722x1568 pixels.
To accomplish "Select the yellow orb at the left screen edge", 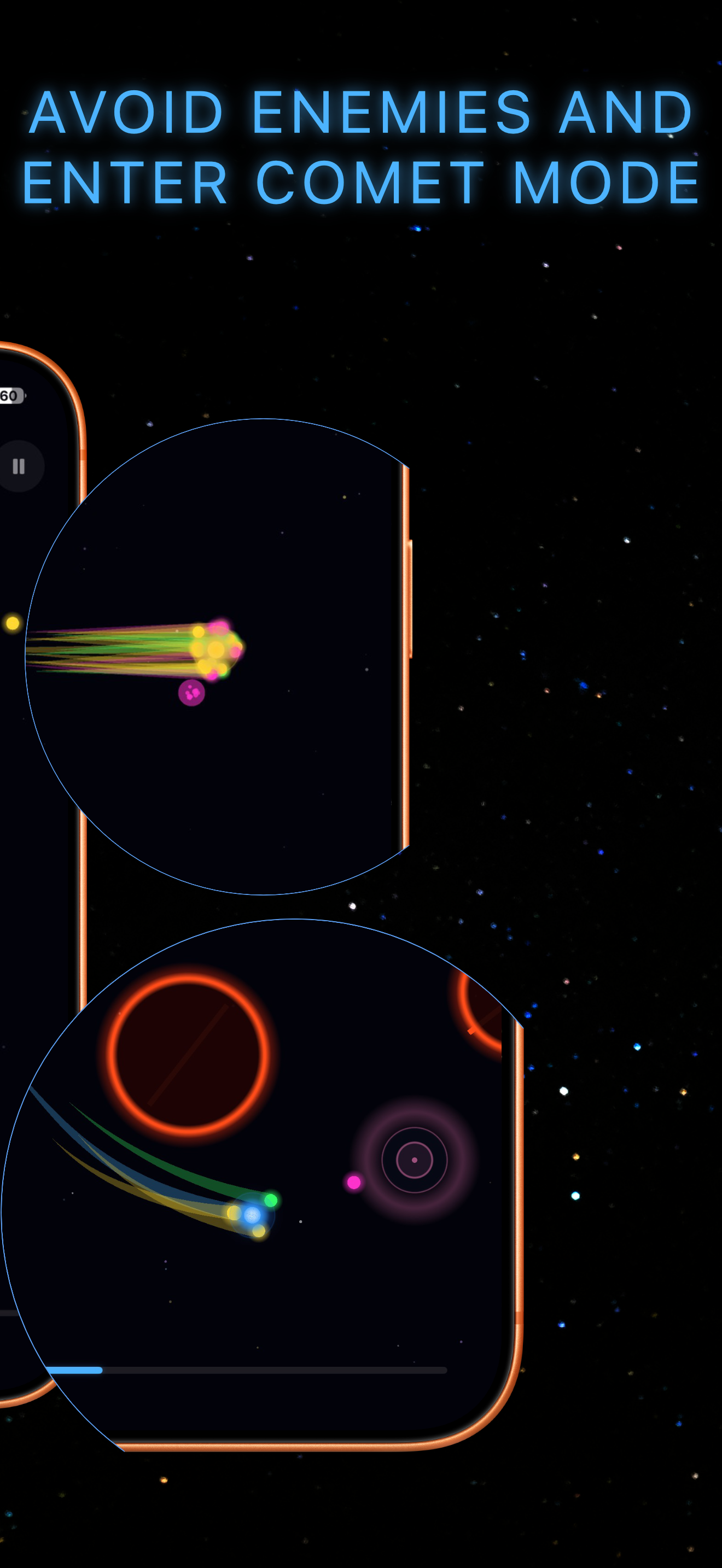I will click(x=11, y=623).
